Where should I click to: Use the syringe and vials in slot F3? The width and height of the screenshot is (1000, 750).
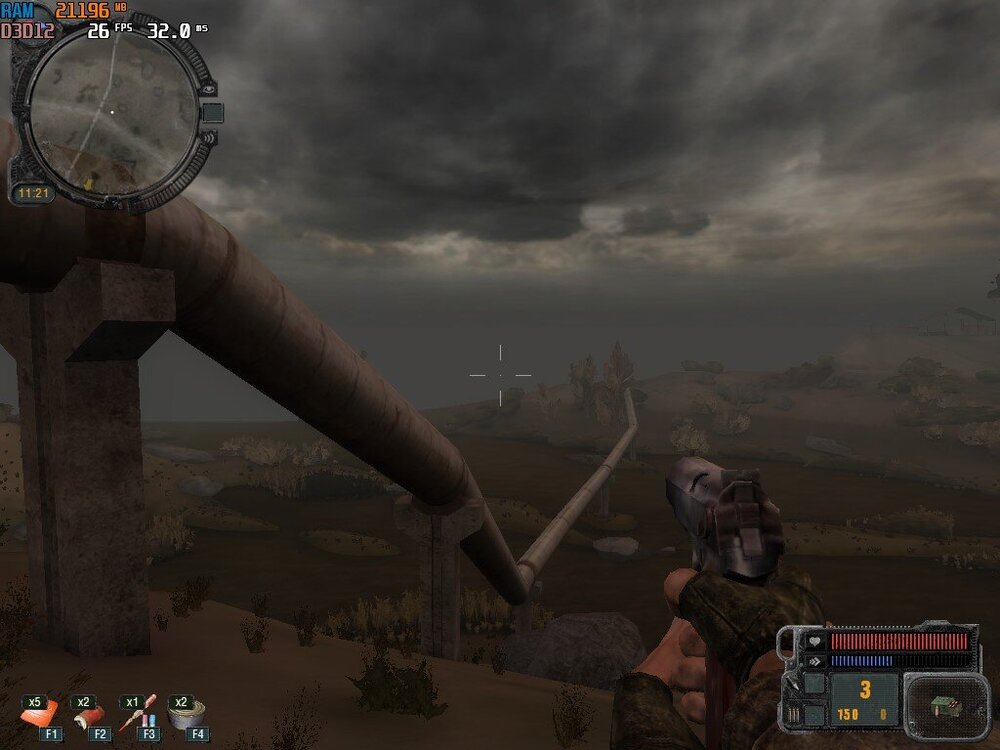tap(137, 714)
